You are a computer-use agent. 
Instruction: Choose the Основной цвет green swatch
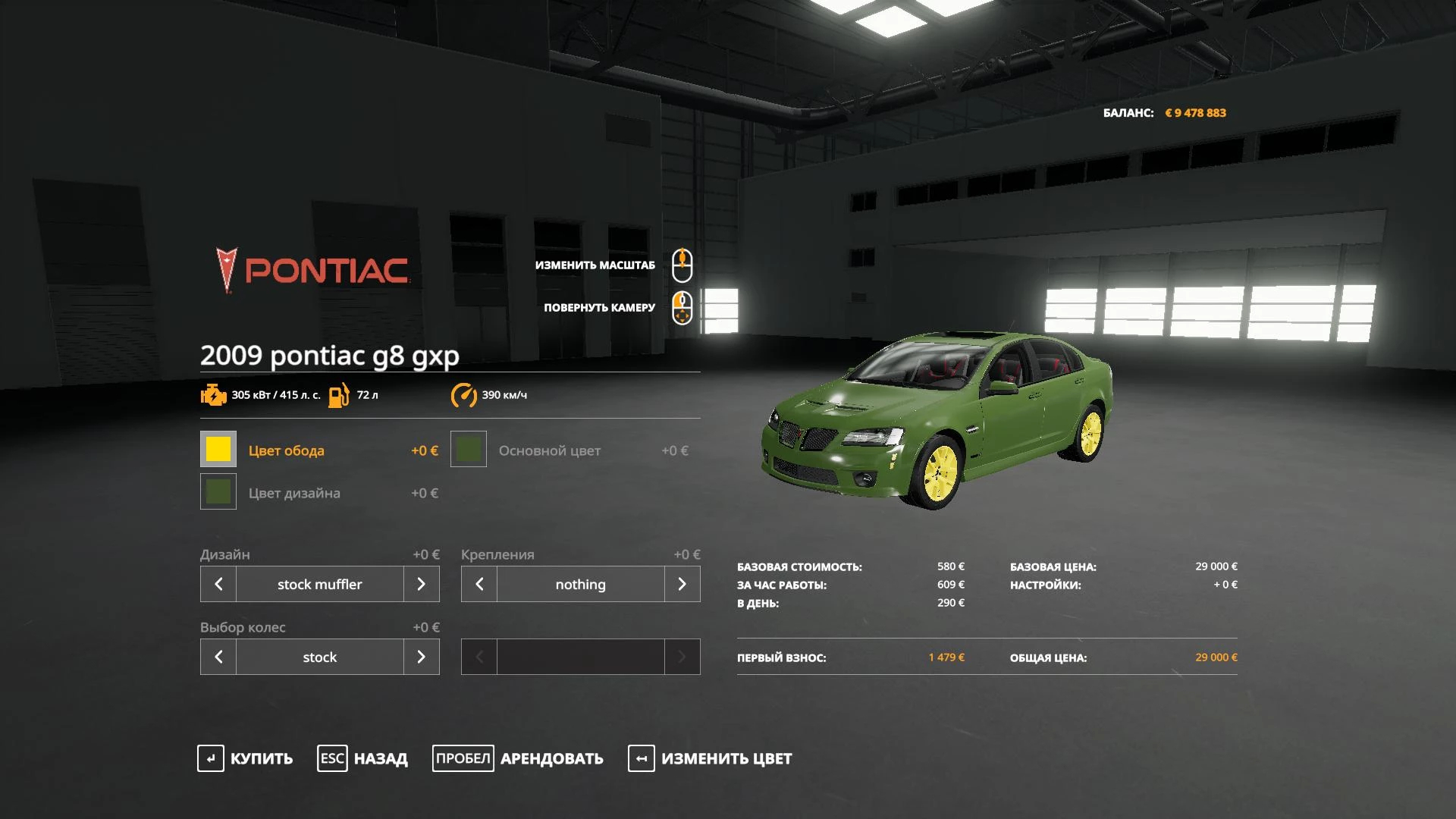pyautogui.click(x=469, y=450)
